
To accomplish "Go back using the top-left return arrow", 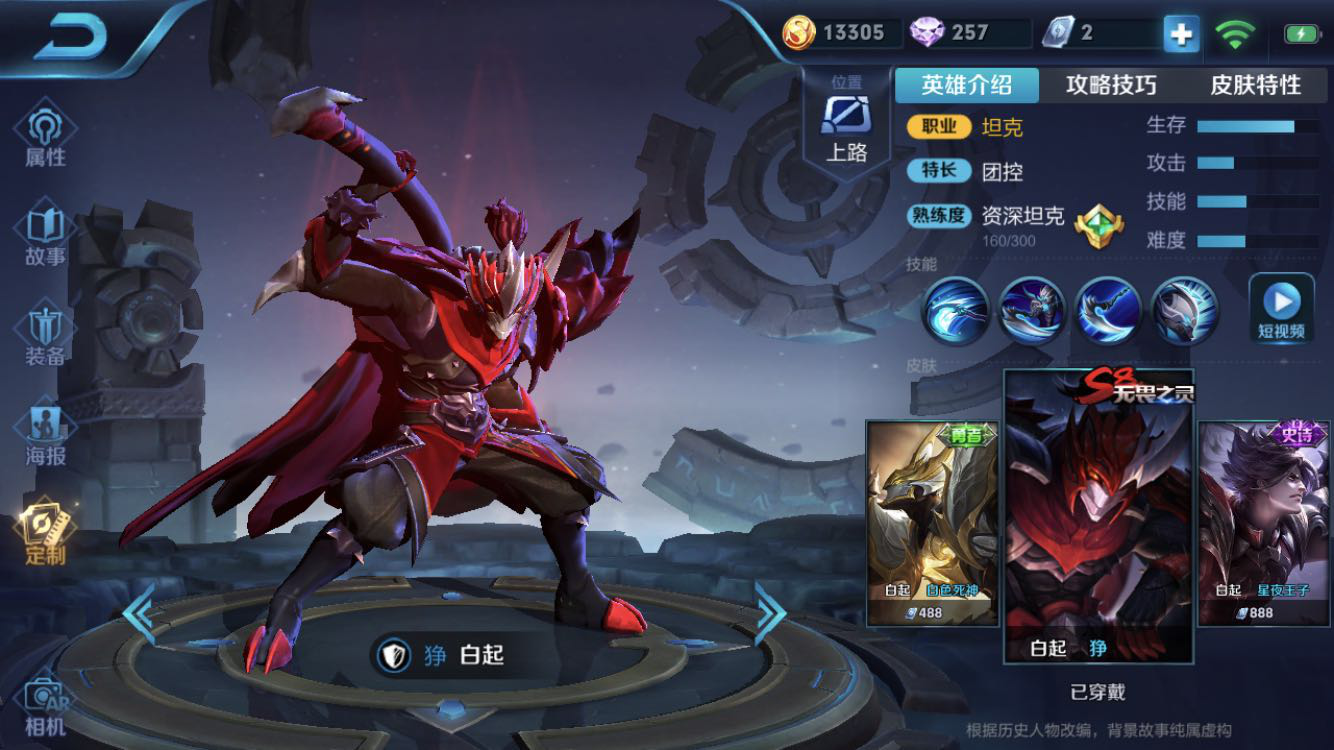I will pos(70,37).
